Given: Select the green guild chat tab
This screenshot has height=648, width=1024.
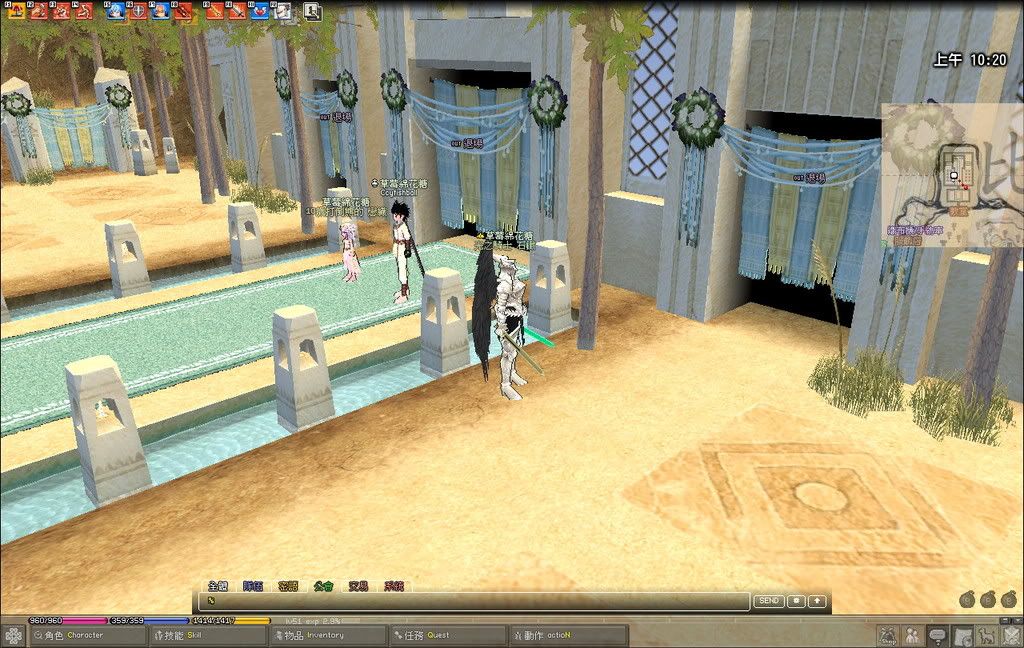Looking at the screenshot, I should (324, 586).
